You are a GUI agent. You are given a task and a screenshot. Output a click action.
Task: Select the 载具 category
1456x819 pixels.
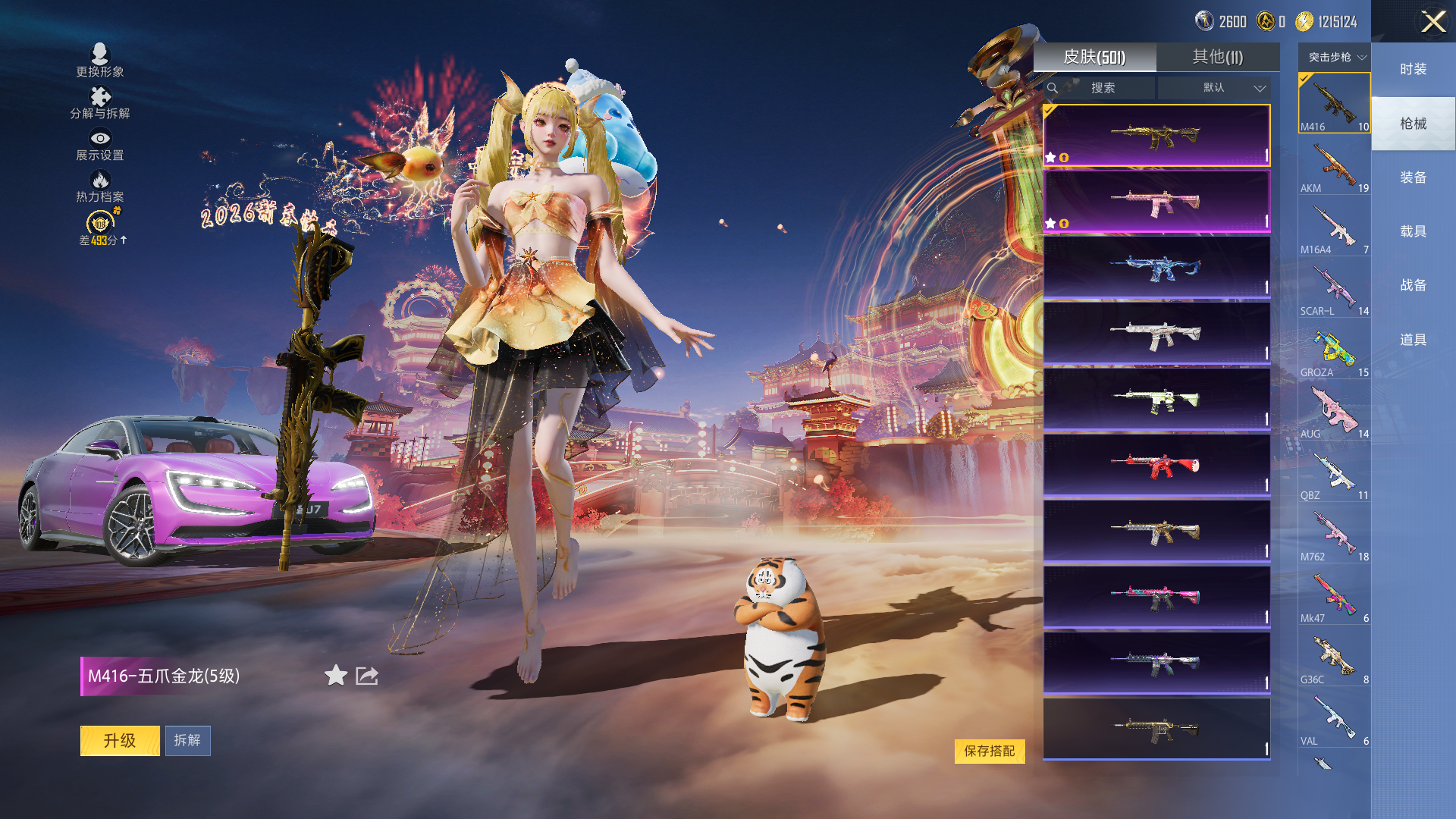click(x=1413, y=232)
